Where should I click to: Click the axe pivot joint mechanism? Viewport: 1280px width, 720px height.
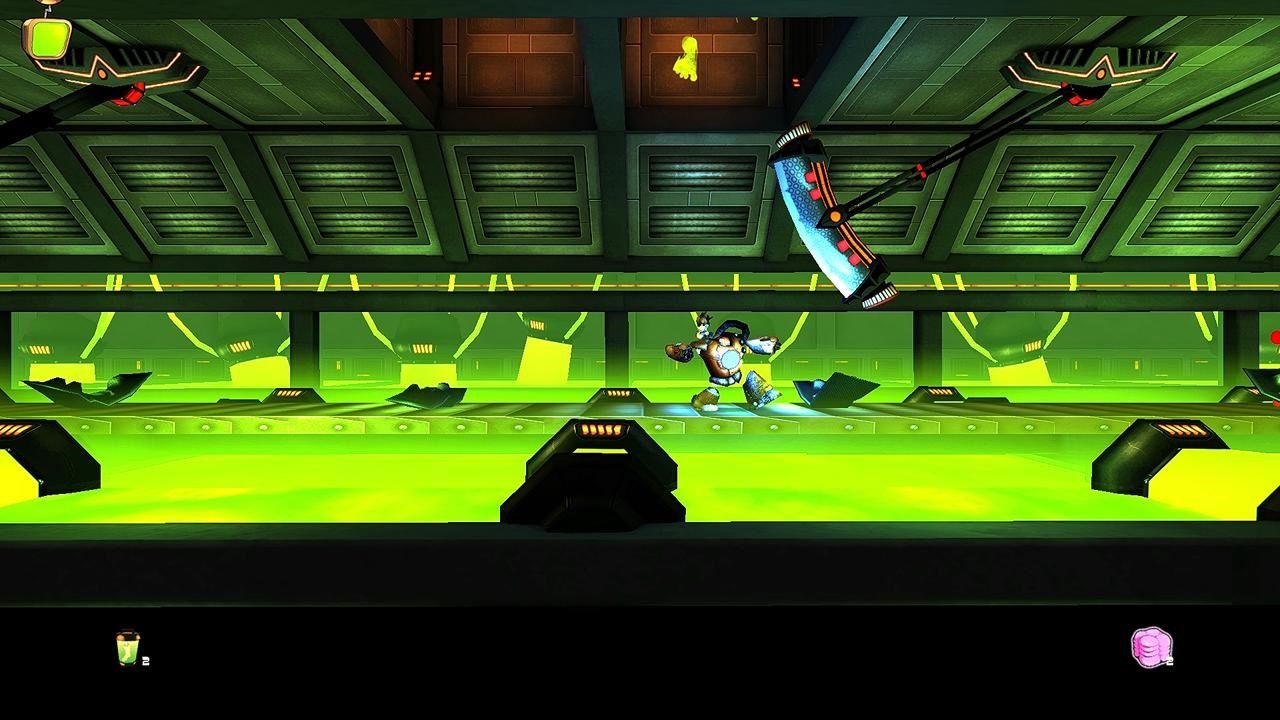[x=835, y=216]
